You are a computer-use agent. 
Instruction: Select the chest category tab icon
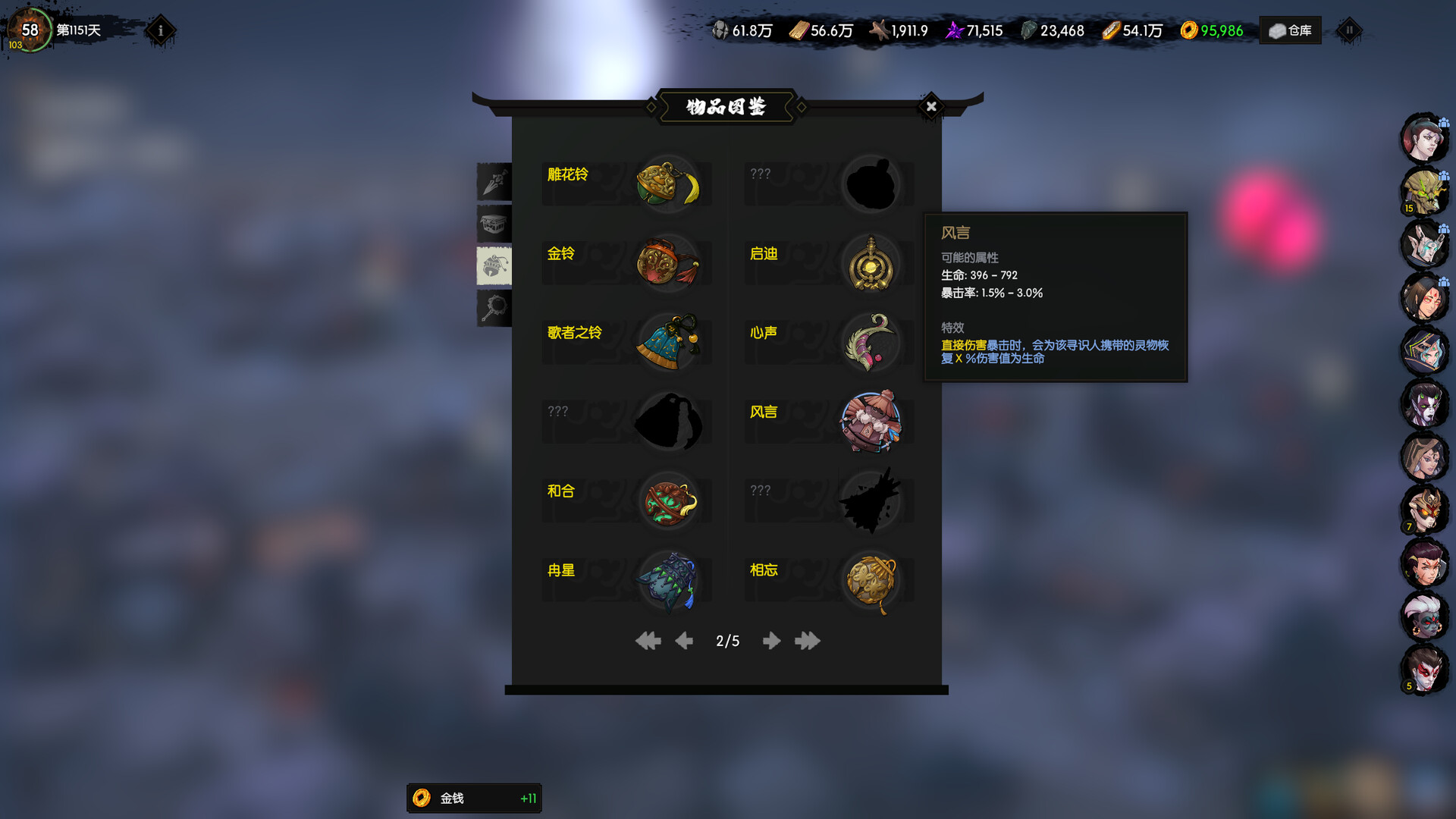[x=494, y=223]
